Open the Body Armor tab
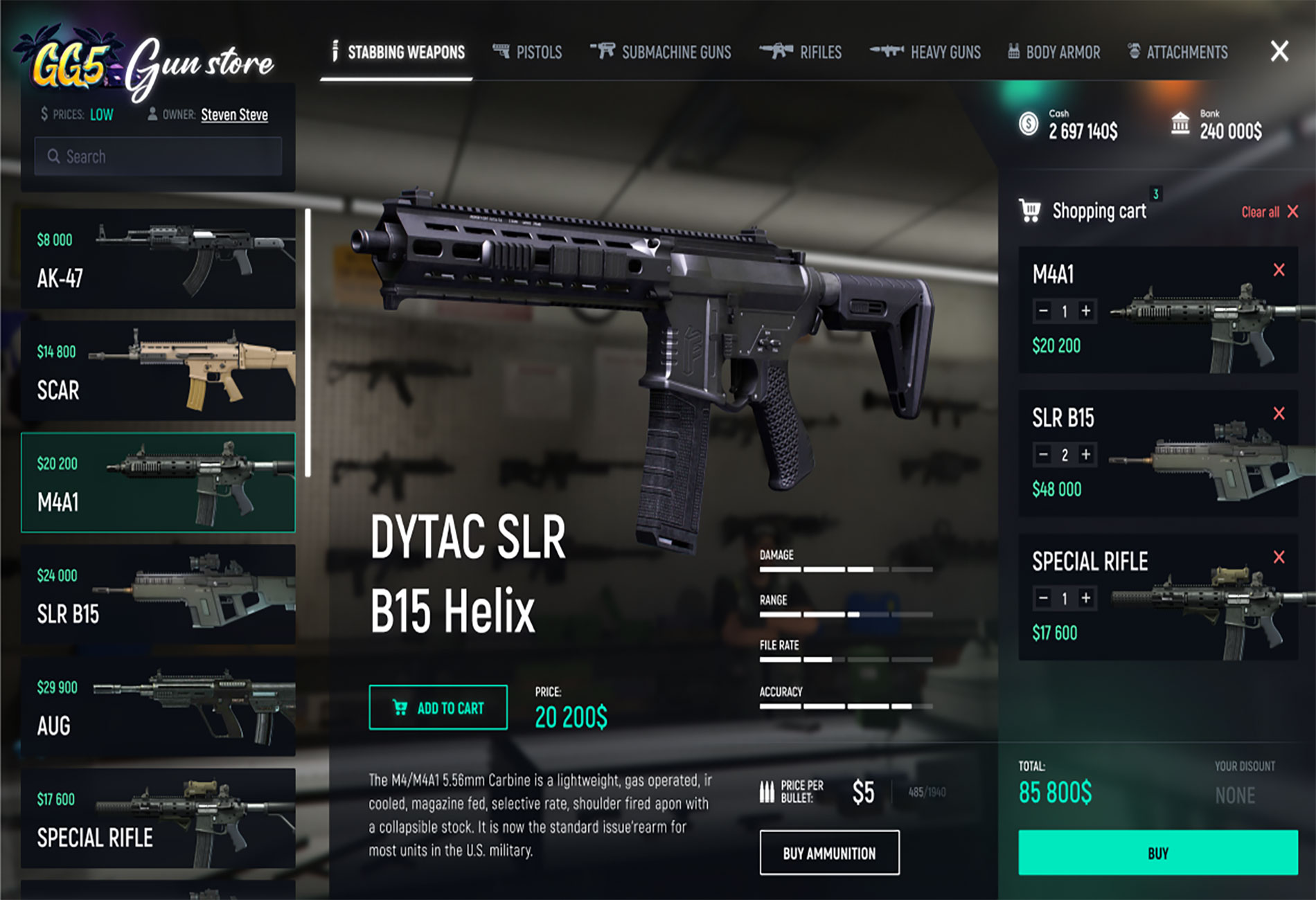The height and width of the screenshot is (900, 1316). 1053,52
